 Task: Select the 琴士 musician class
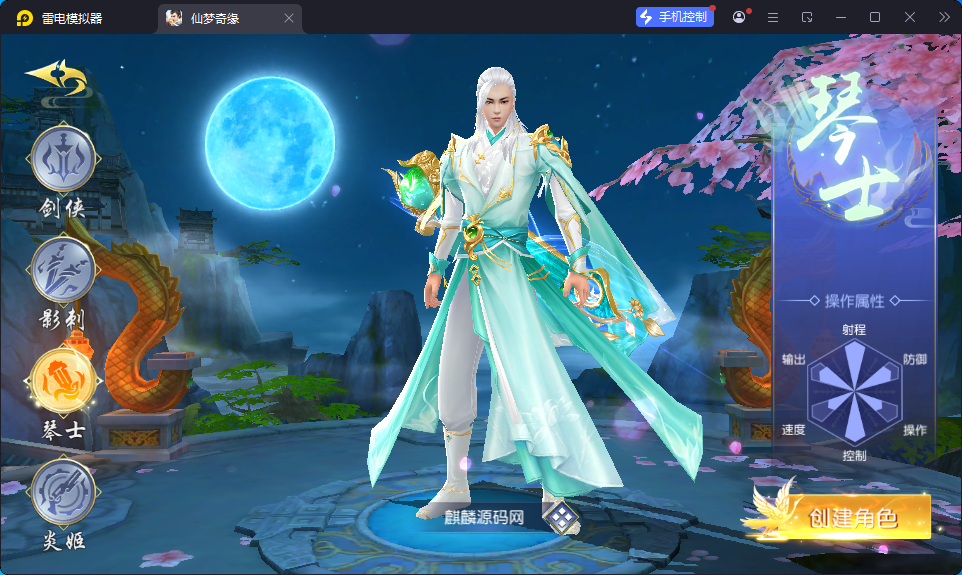tap(63, 381)
